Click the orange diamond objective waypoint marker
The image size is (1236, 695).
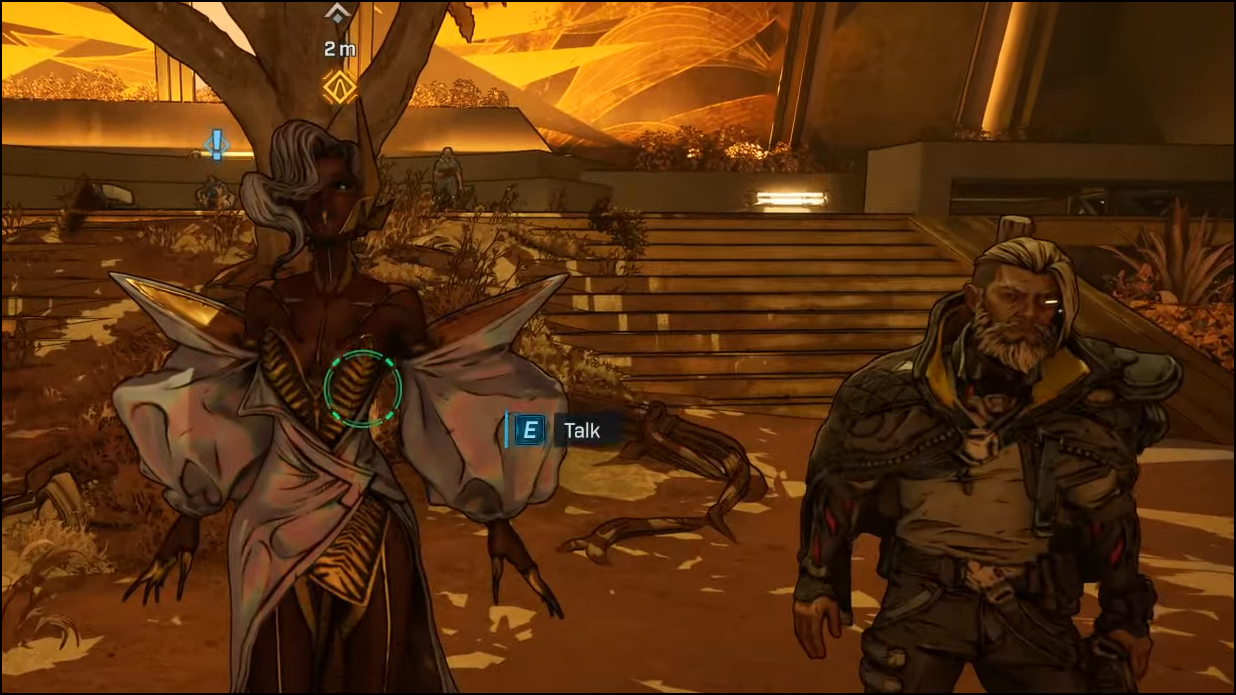click(339, 87)
